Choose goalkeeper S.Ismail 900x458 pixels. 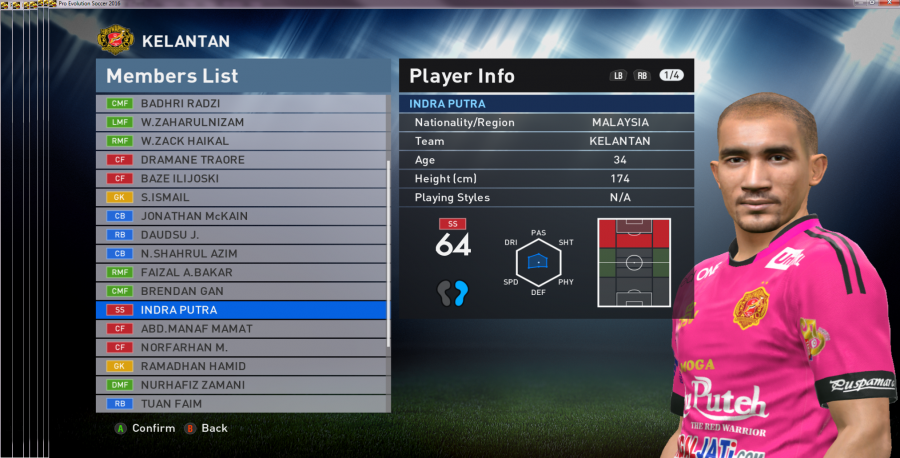coord(242,198)
